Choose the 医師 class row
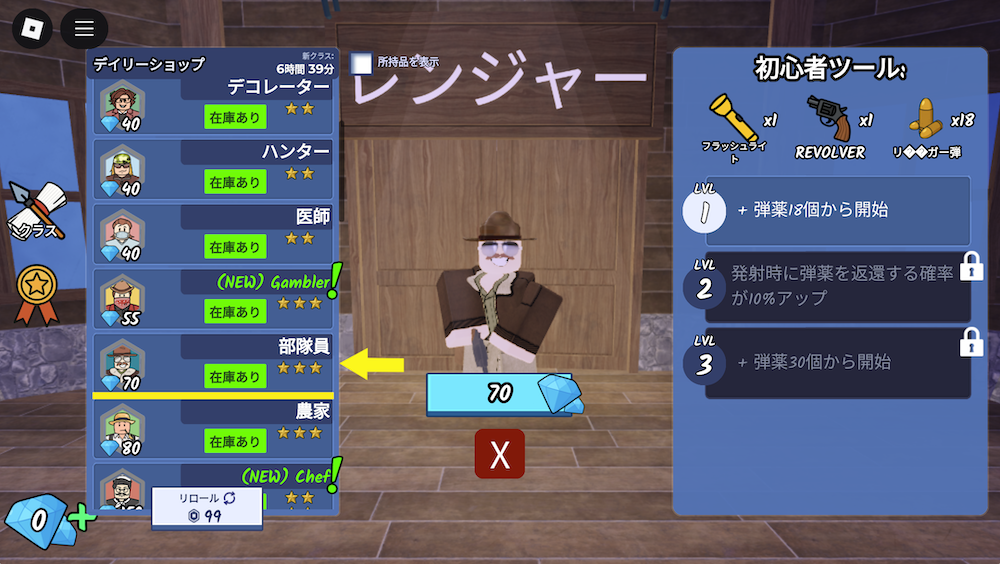Screen dimensions: 1000x564 coord(215,232)
